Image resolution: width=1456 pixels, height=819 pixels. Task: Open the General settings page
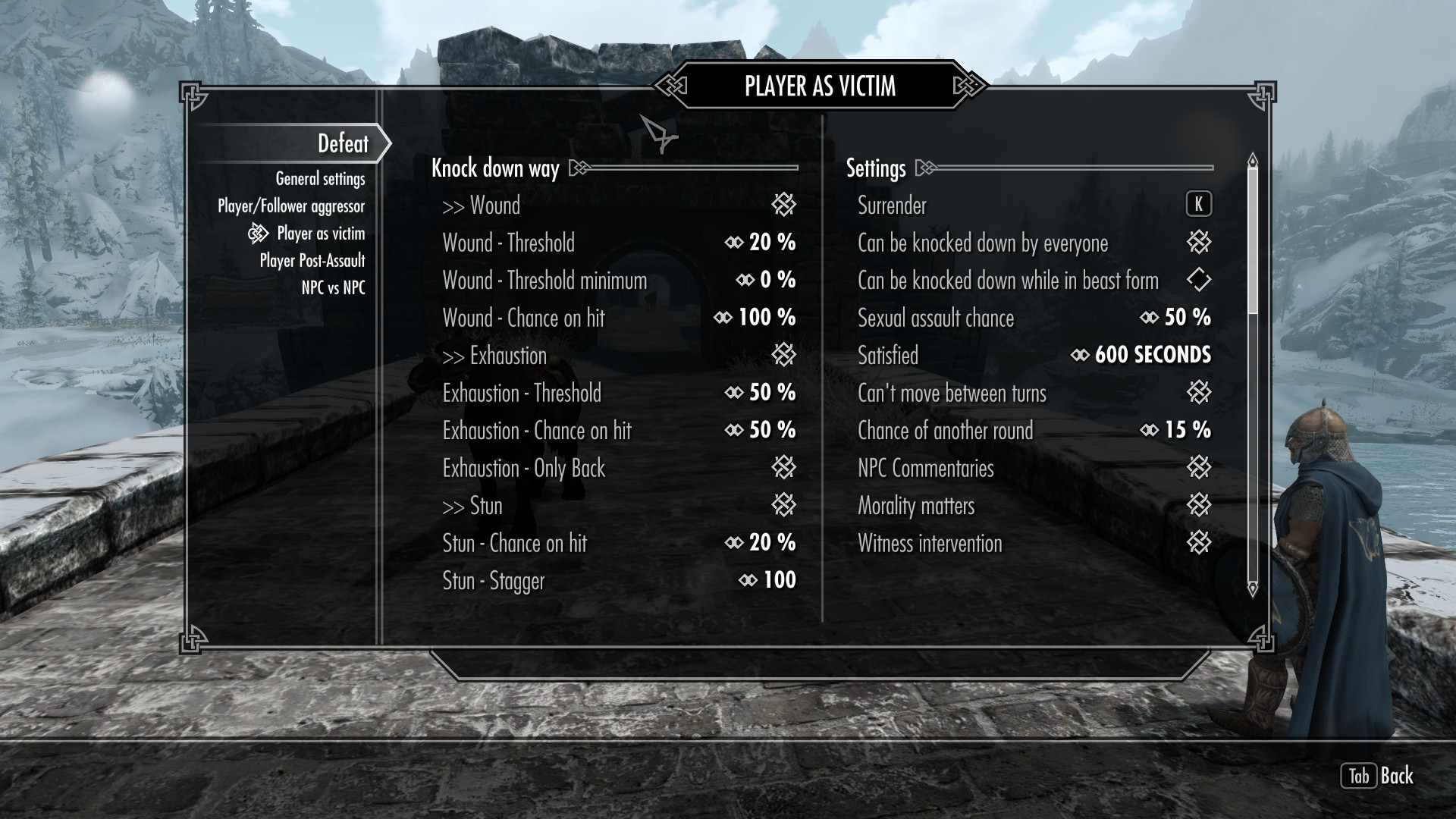click(x=320, y=179)
